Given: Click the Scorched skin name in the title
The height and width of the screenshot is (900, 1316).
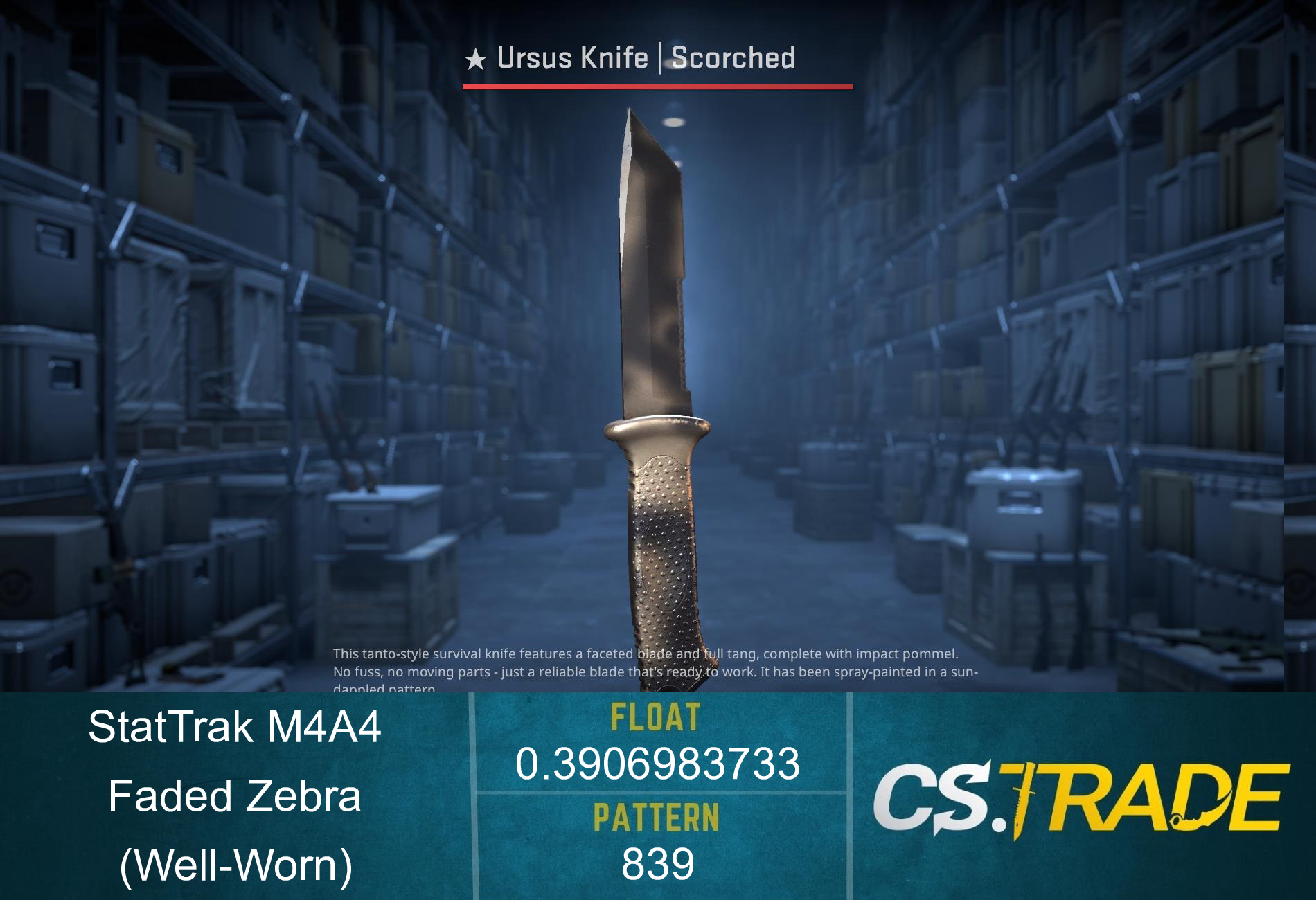Looking at the screenshot, I should click(x=734, y=60).
